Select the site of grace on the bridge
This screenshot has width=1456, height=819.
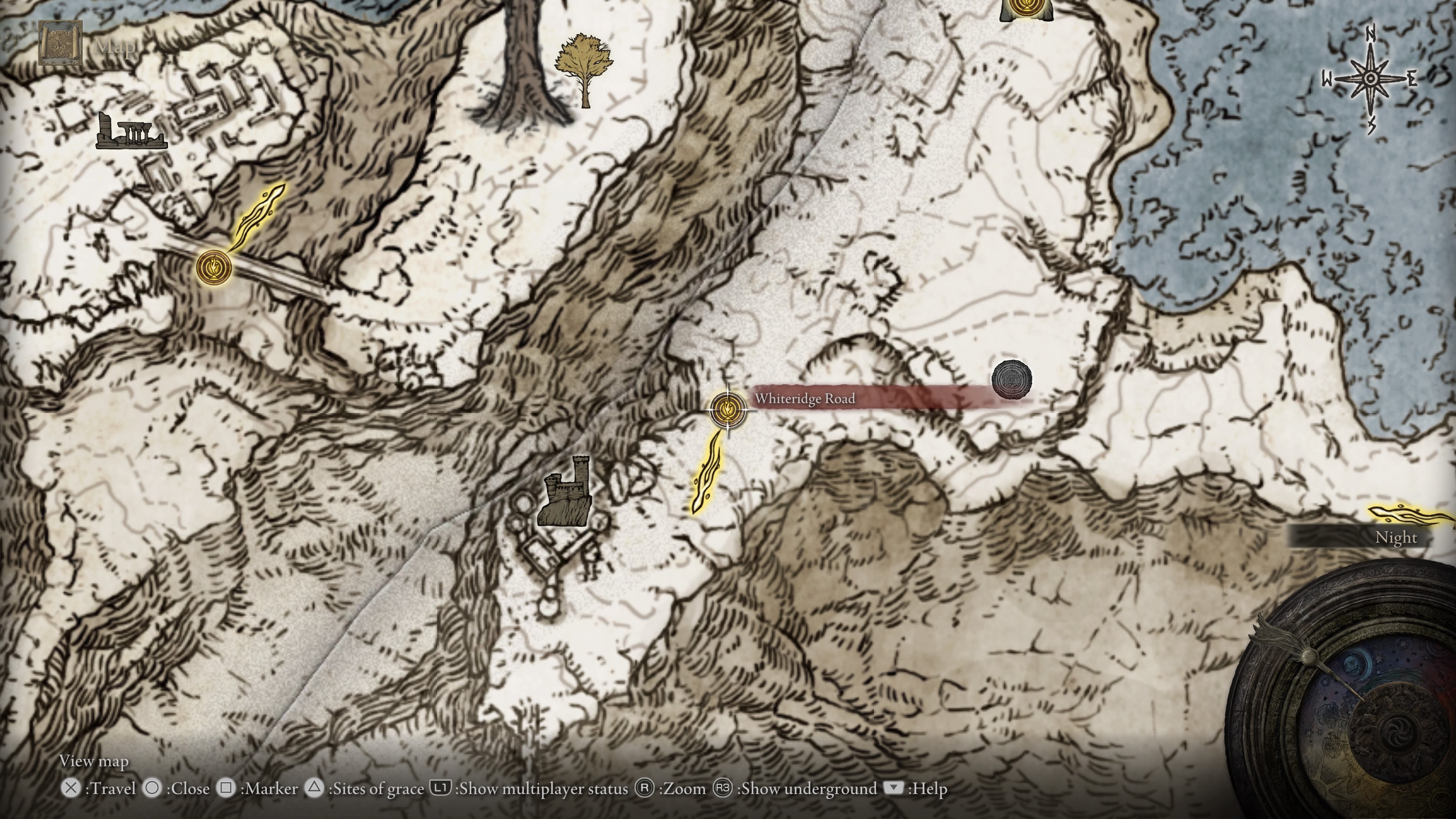(x=213, y=266)
